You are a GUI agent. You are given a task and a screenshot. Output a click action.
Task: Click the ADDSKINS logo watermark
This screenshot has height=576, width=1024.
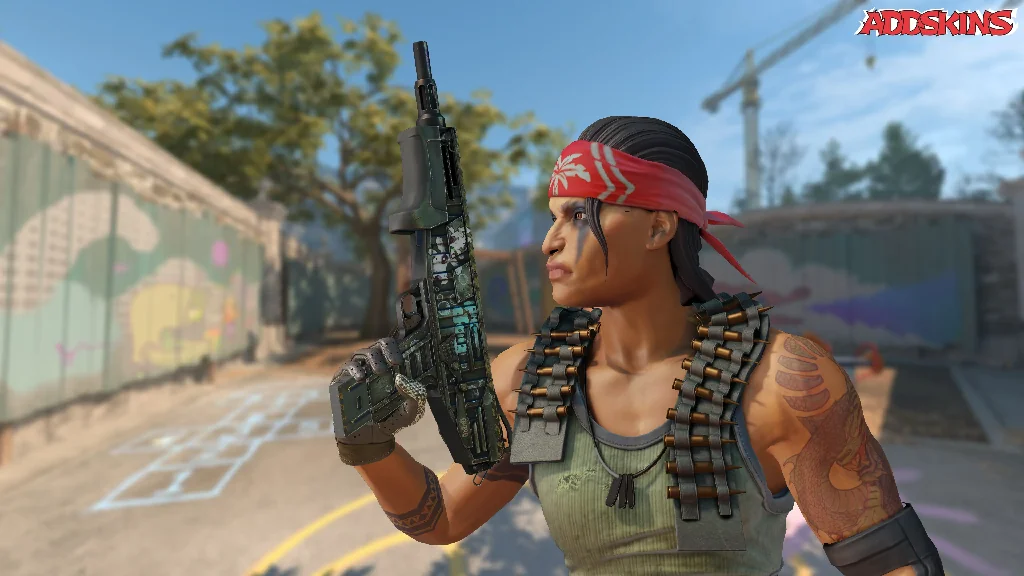936,22
